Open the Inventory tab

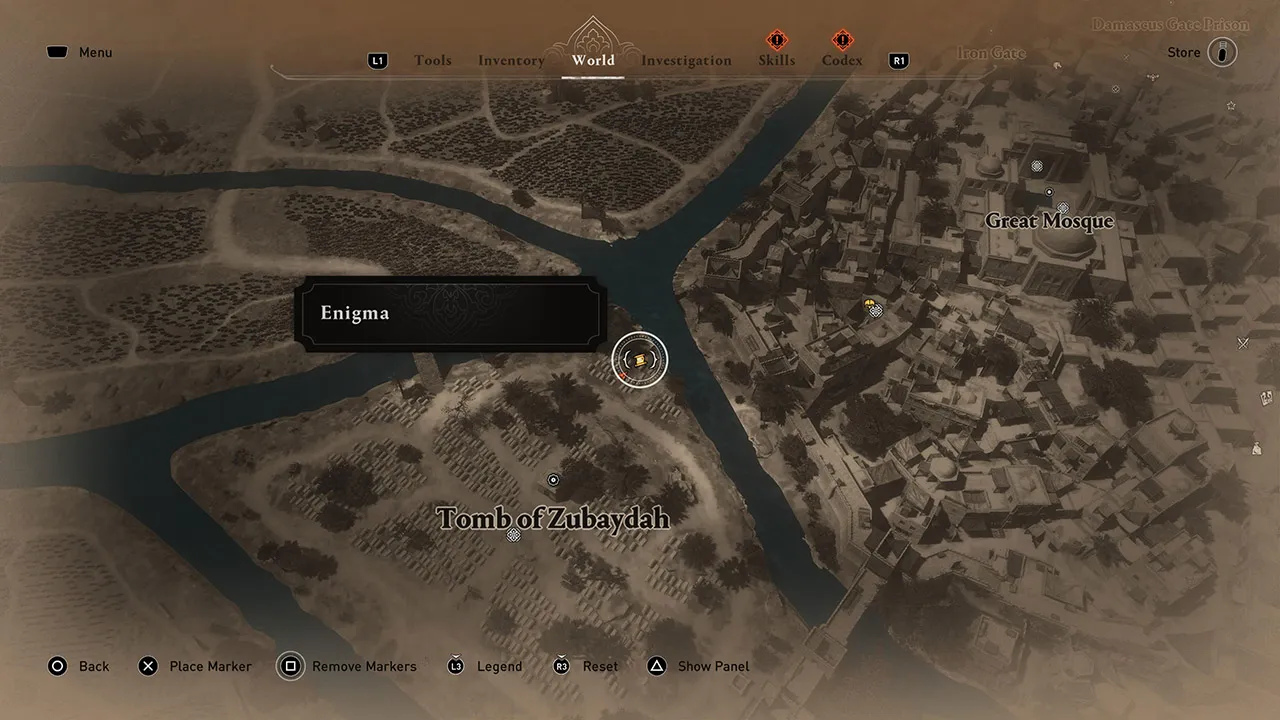point(511,60)
